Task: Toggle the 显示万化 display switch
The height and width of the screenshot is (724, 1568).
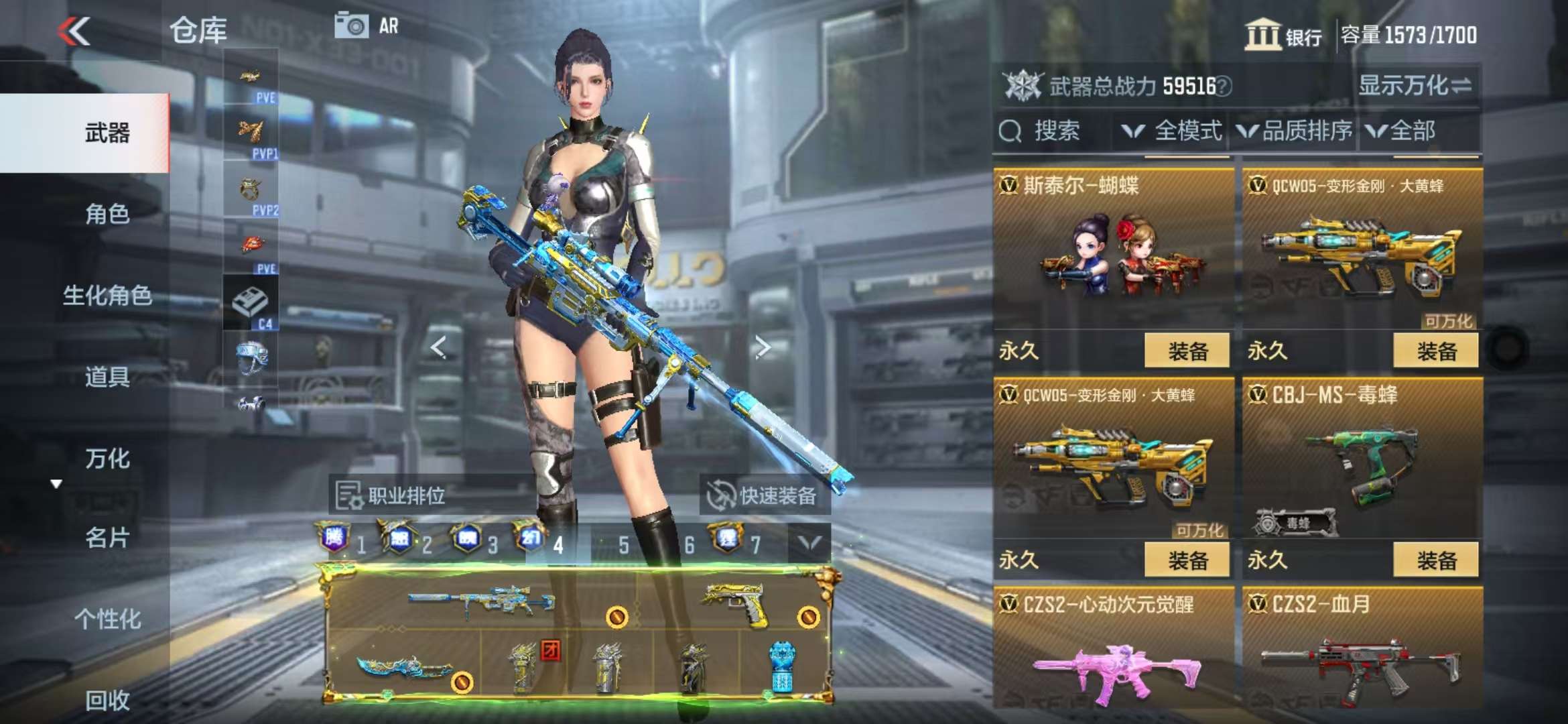Action: click(x=1414, y=86)
